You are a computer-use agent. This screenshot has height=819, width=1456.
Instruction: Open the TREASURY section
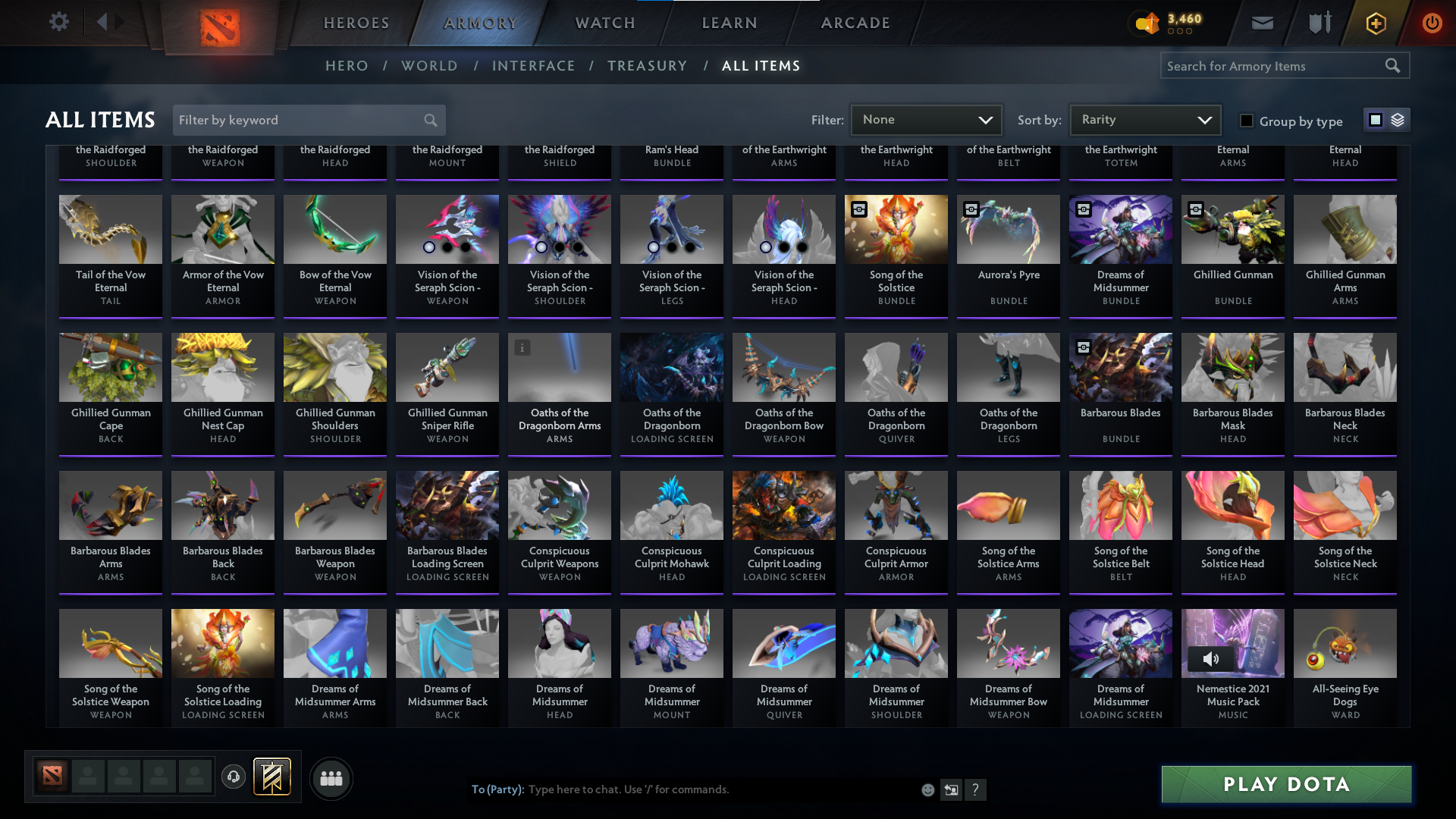648,66
